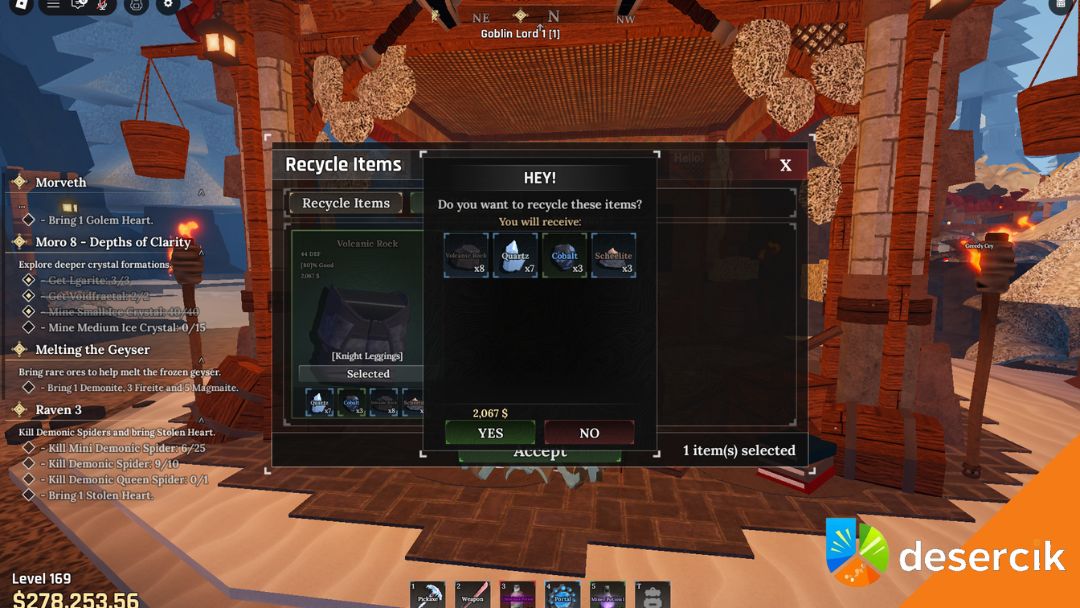Toggle the muted microphone icon
This screenshot has width=1080, height=608.
(x=102, y=5)
